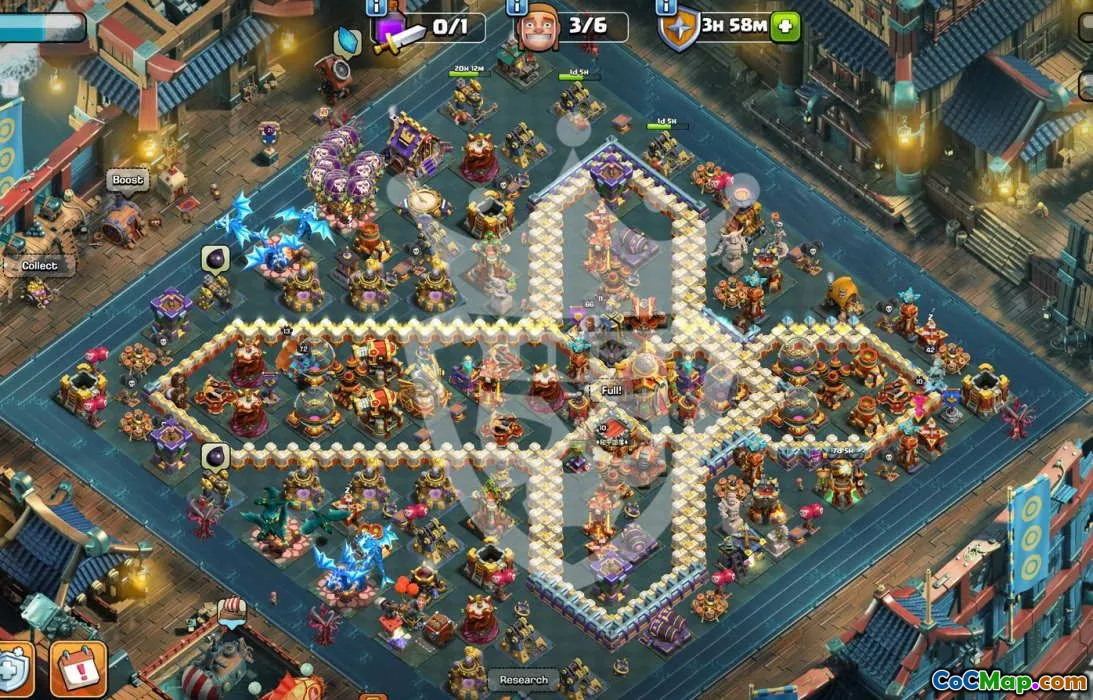Open the info button above the builder counter

[519, 7]
